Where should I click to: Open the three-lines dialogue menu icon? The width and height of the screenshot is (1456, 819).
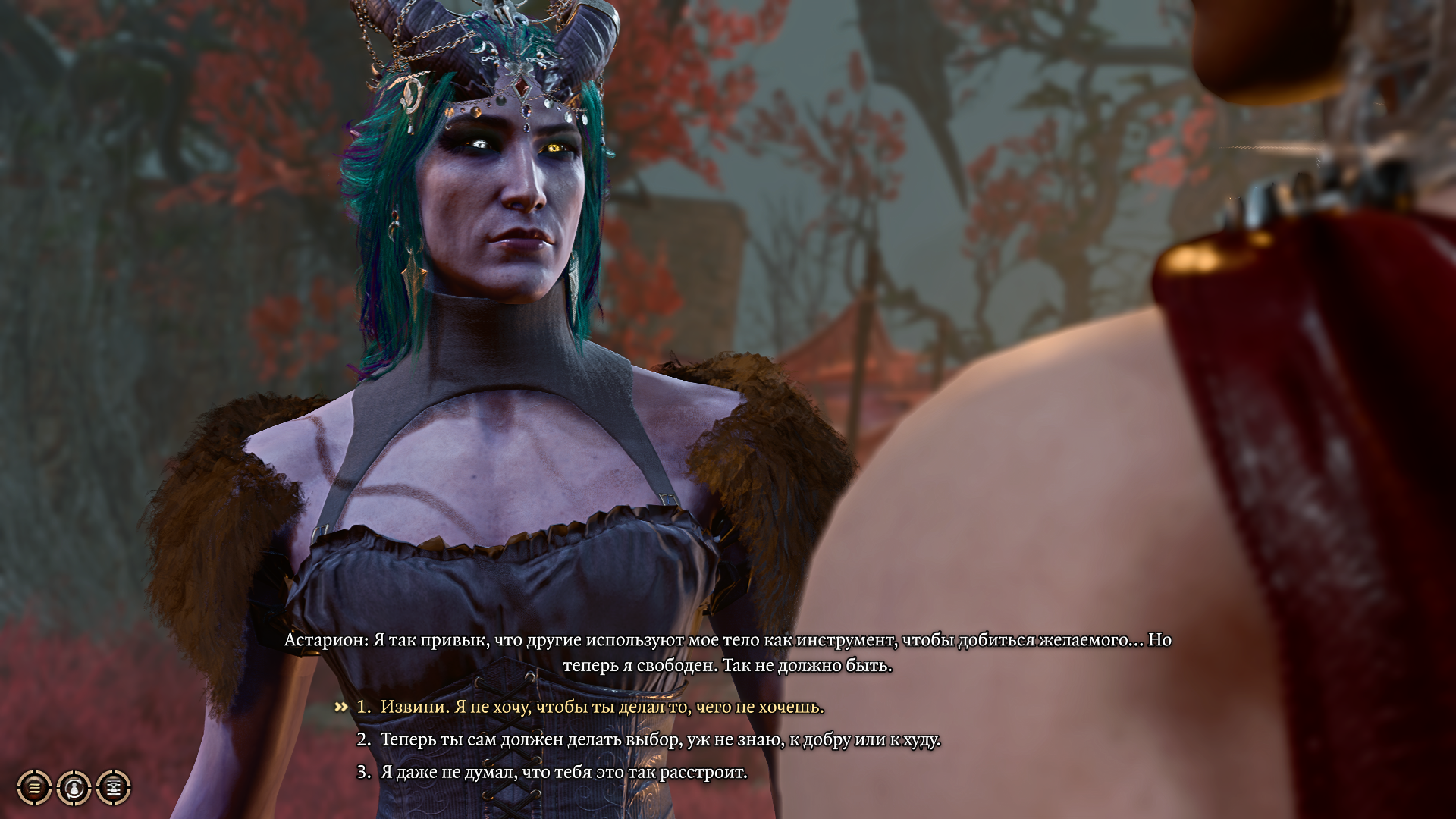click(x=34, y=788)
